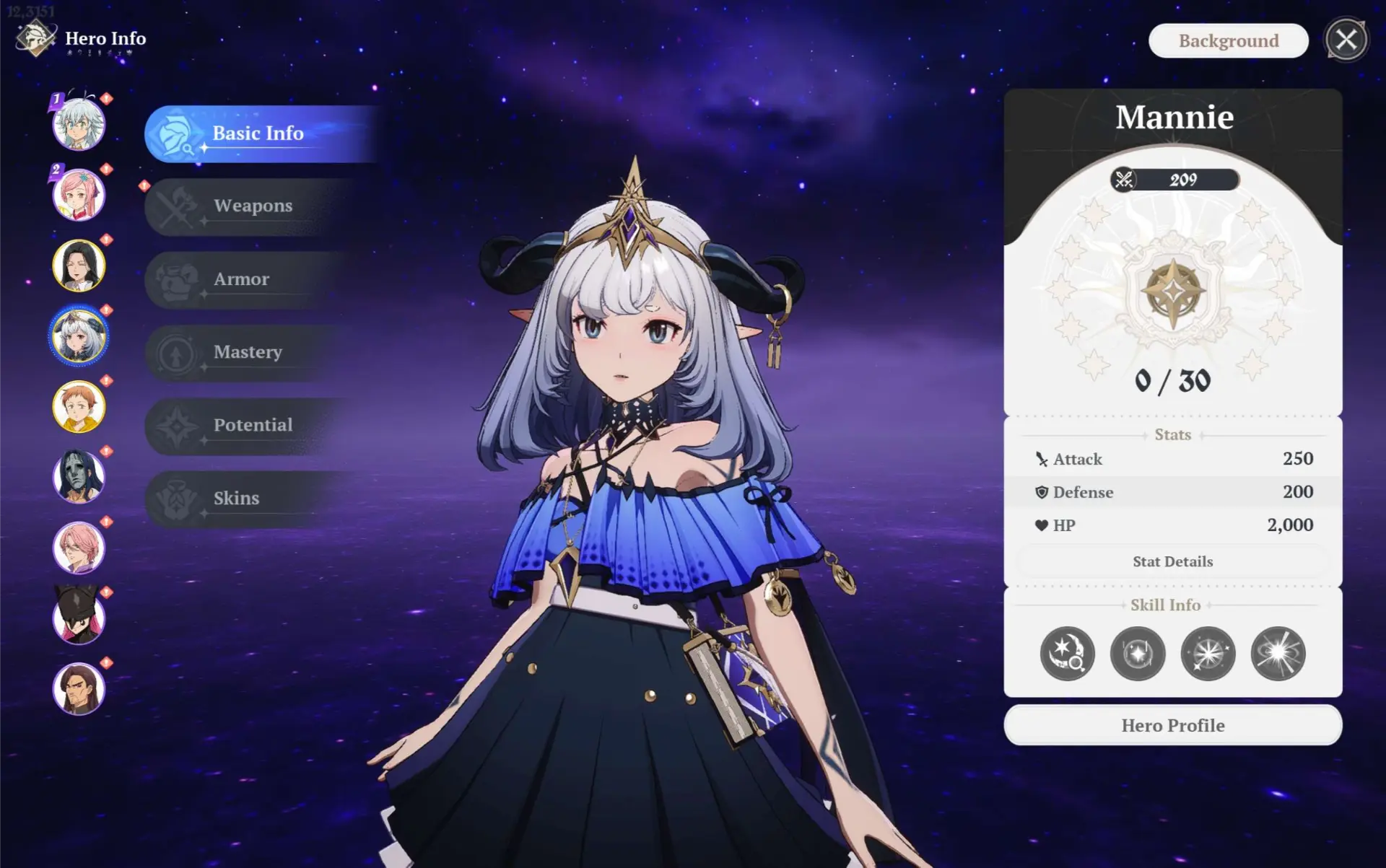Open the Weapons tab
Image resolution: width=1386 pixels, height=868 pixels.
point(253,206)
